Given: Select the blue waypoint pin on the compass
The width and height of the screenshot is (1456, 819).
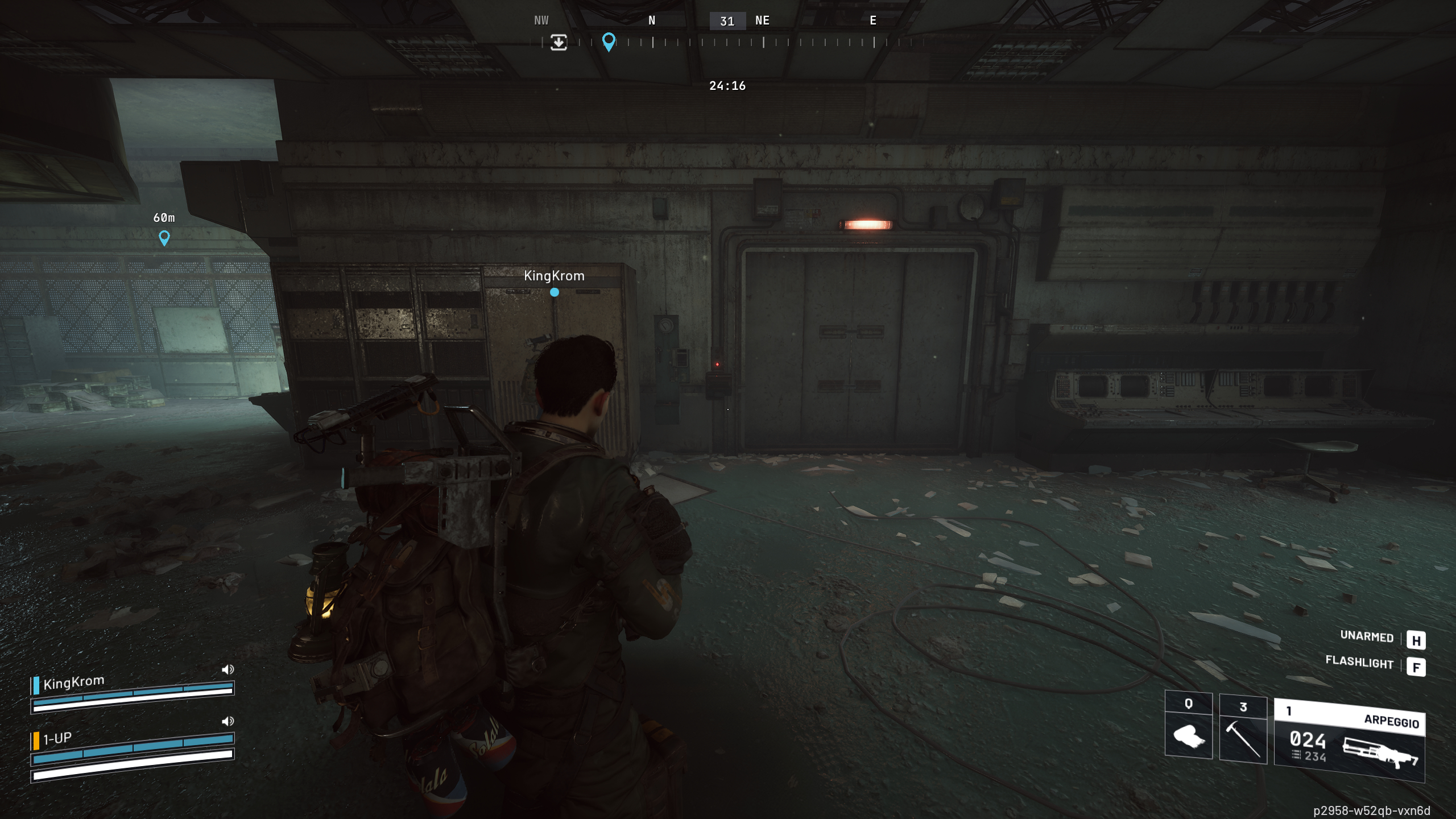Looking at the screenshot, I should [609, 42].
